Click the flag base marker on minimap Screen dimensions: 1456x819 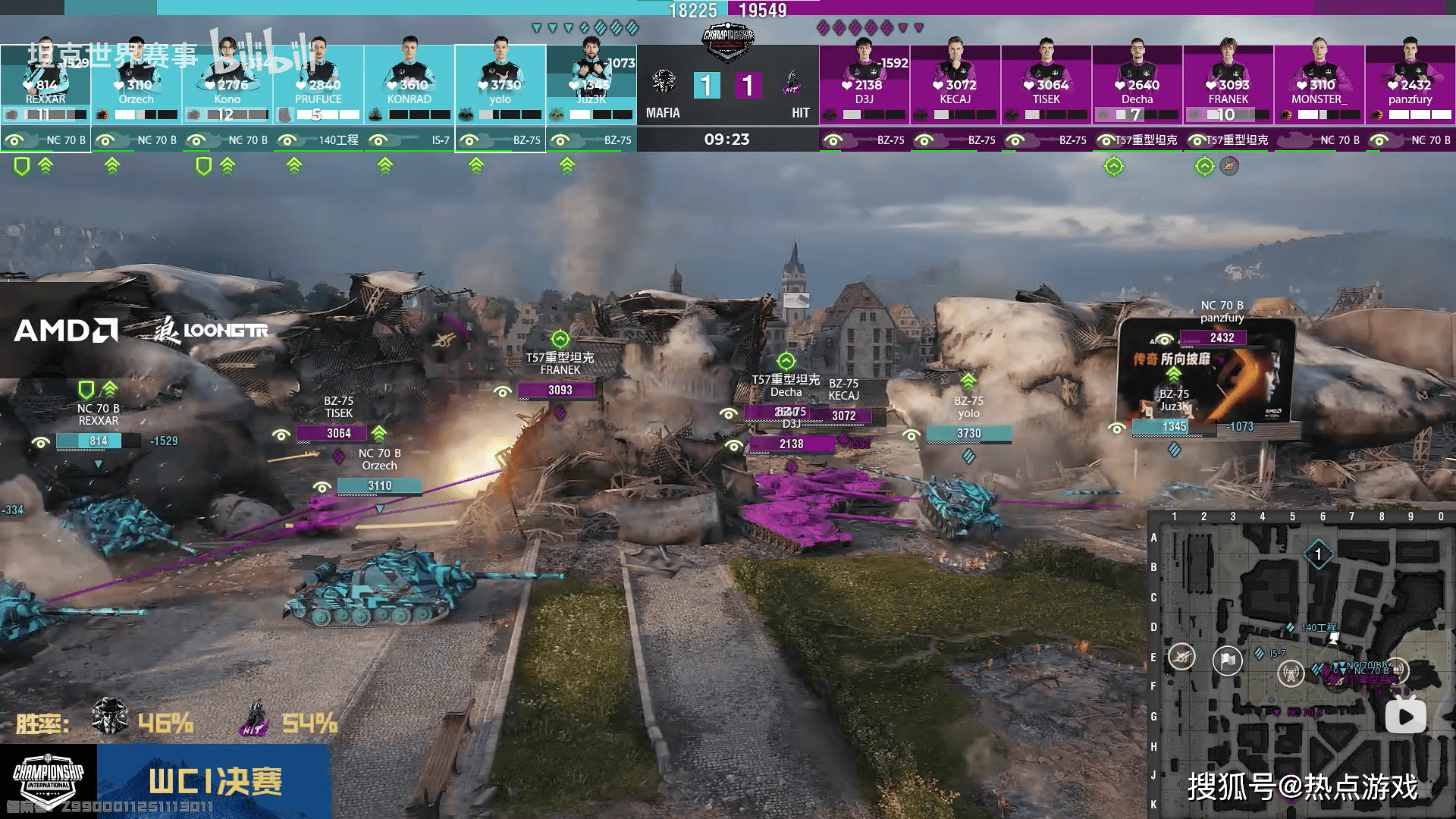(1227, 661)
